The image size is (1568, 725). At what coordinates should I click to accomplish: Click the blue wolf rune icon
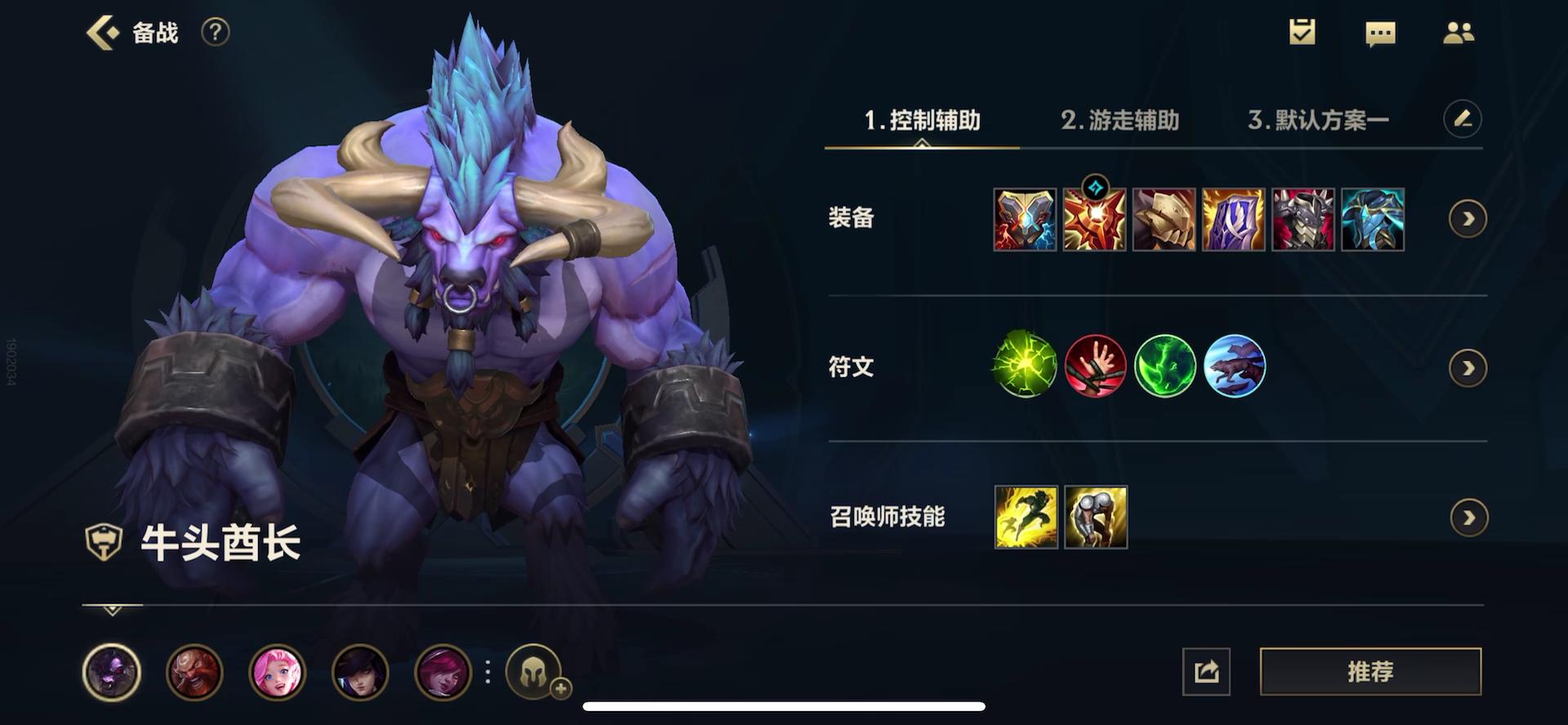[x=1235, y=367]
